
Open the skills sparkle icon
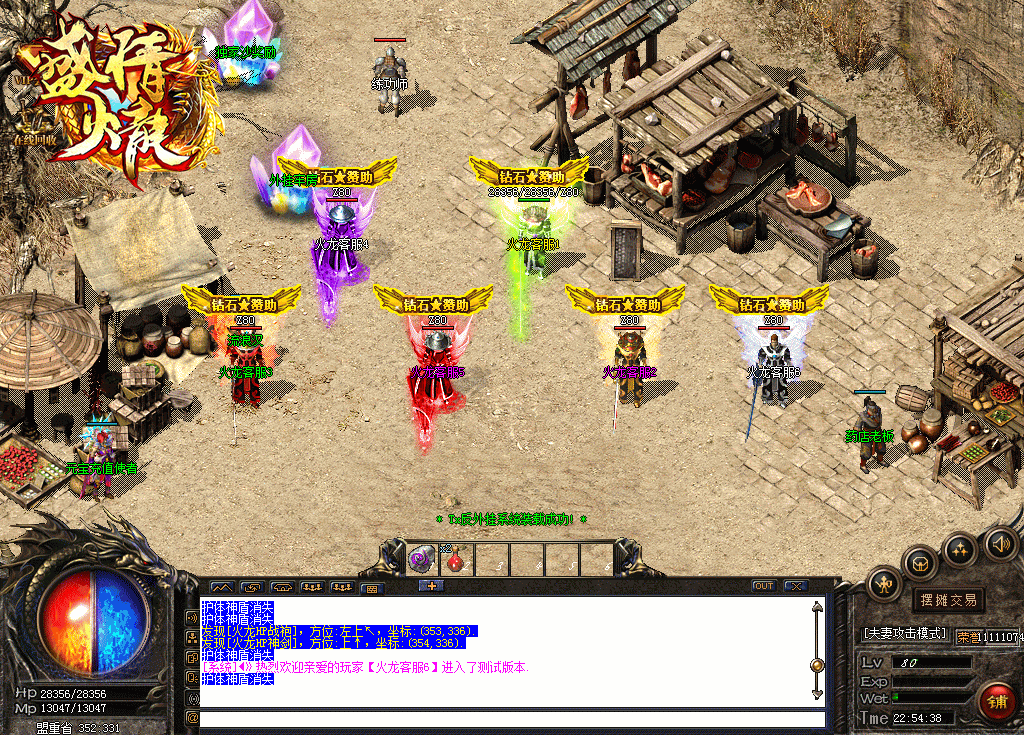coord(960,549)
